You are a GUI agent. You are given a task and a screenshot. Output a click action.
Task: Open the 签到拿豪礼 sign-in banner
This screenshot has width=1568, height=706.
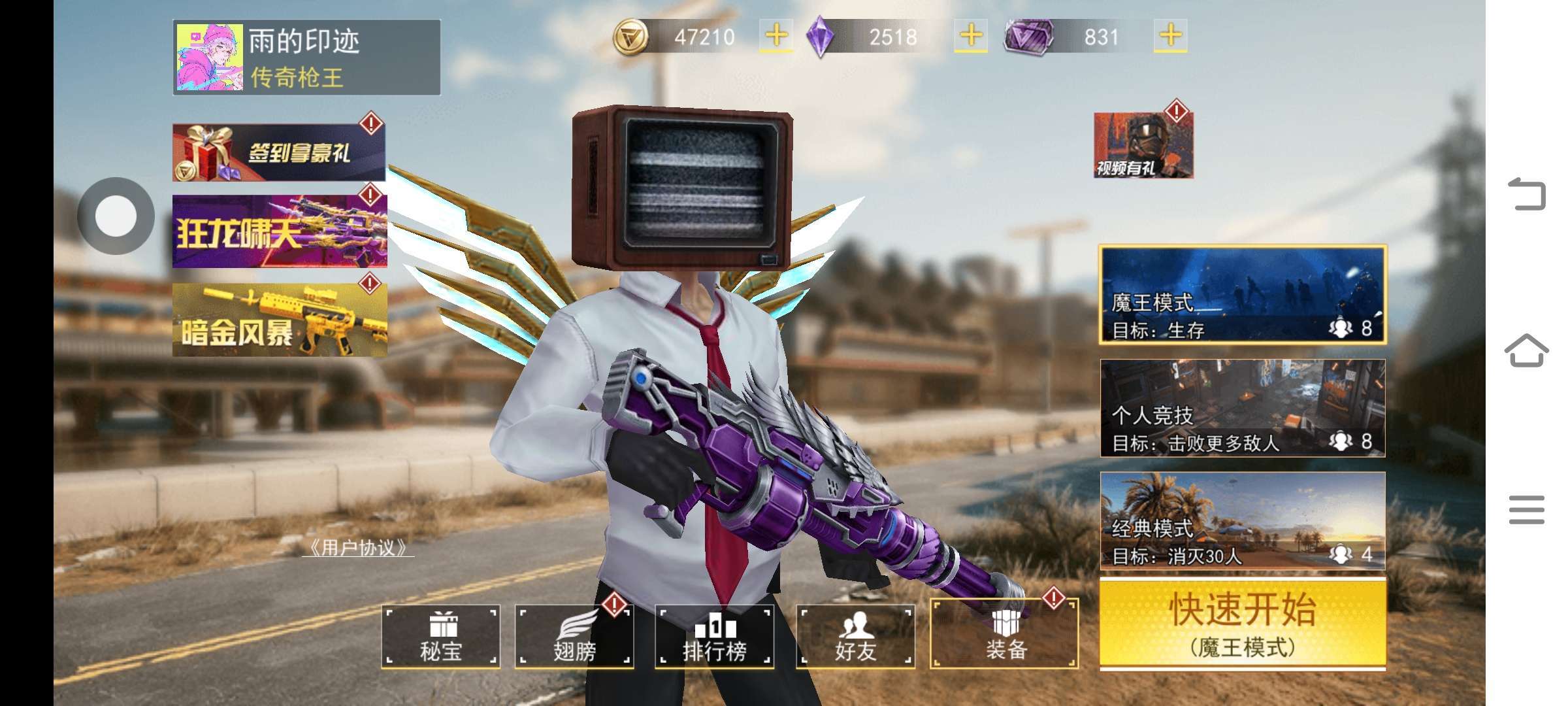pos(279,152)
